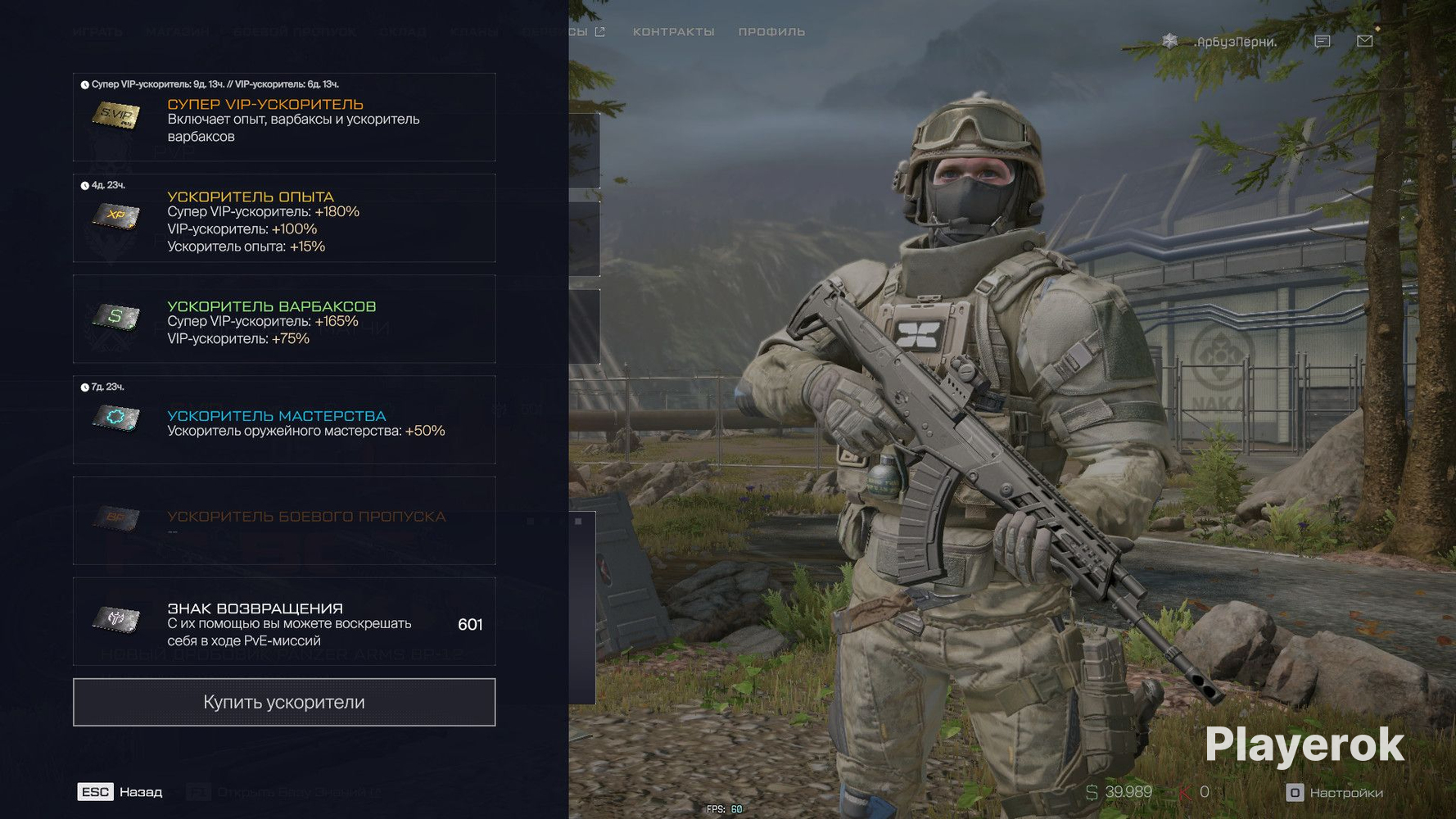Select the Супер VIP-ускоритель row
Image resolution: width=1456 pixels, height=819 pixels.
click(x=284, y=118)
